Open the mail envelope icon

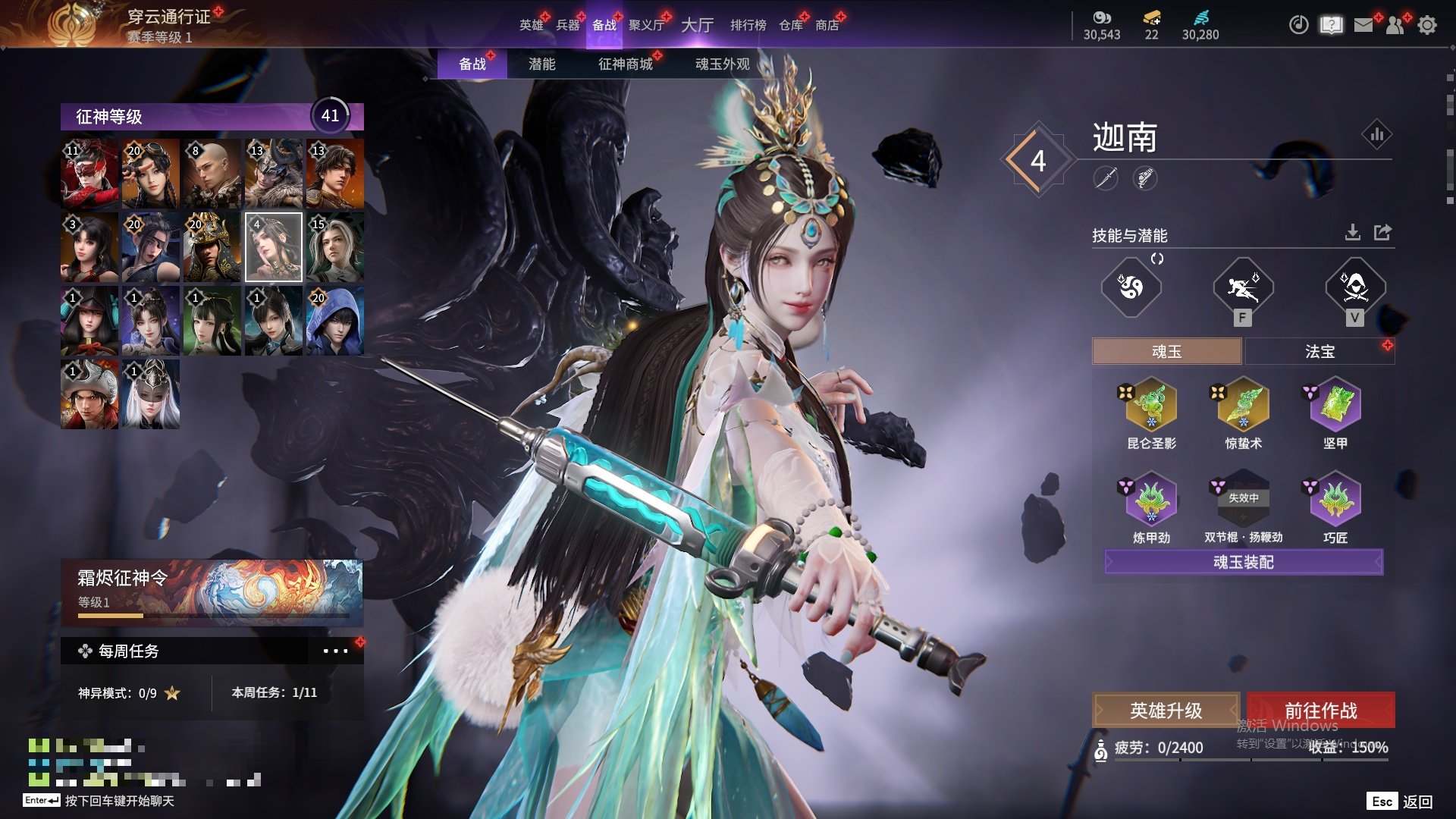(x=1363, y=25)
